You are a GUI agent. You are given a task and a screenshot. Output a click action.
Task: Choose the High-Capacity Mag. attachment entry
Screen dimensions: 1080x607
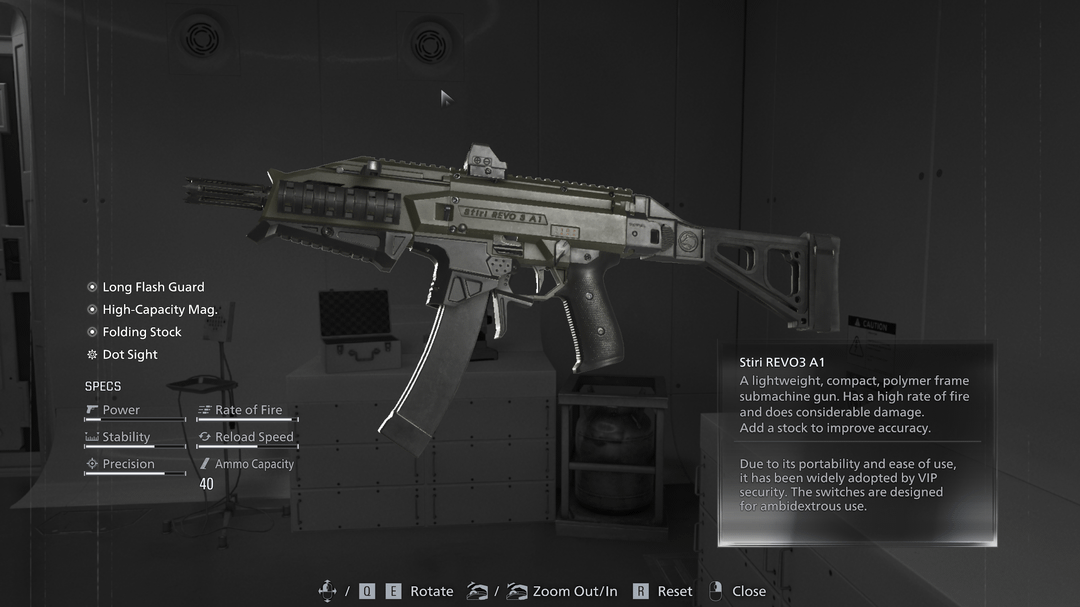pos(159,310)
